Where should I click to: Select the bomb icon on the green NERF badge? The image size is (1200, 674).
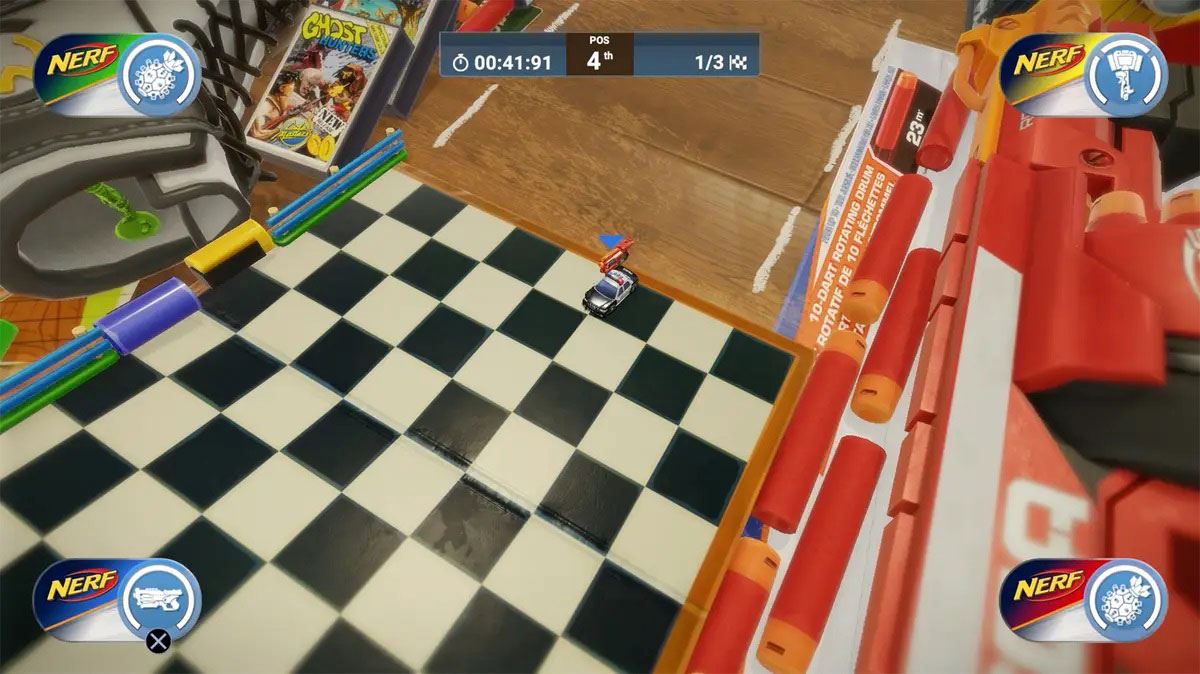click(x=160, y=73)
